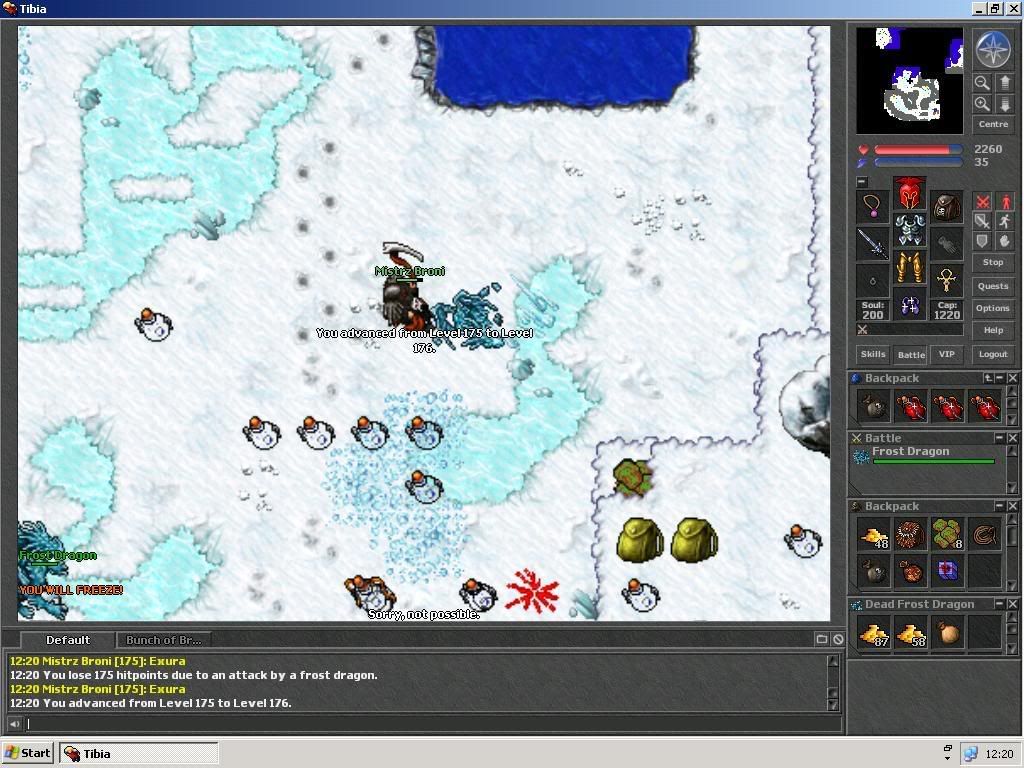Screen dimensions: 1024x768
Task: Select Frost Dragon in the Battle list
Action: coord(910,452)
